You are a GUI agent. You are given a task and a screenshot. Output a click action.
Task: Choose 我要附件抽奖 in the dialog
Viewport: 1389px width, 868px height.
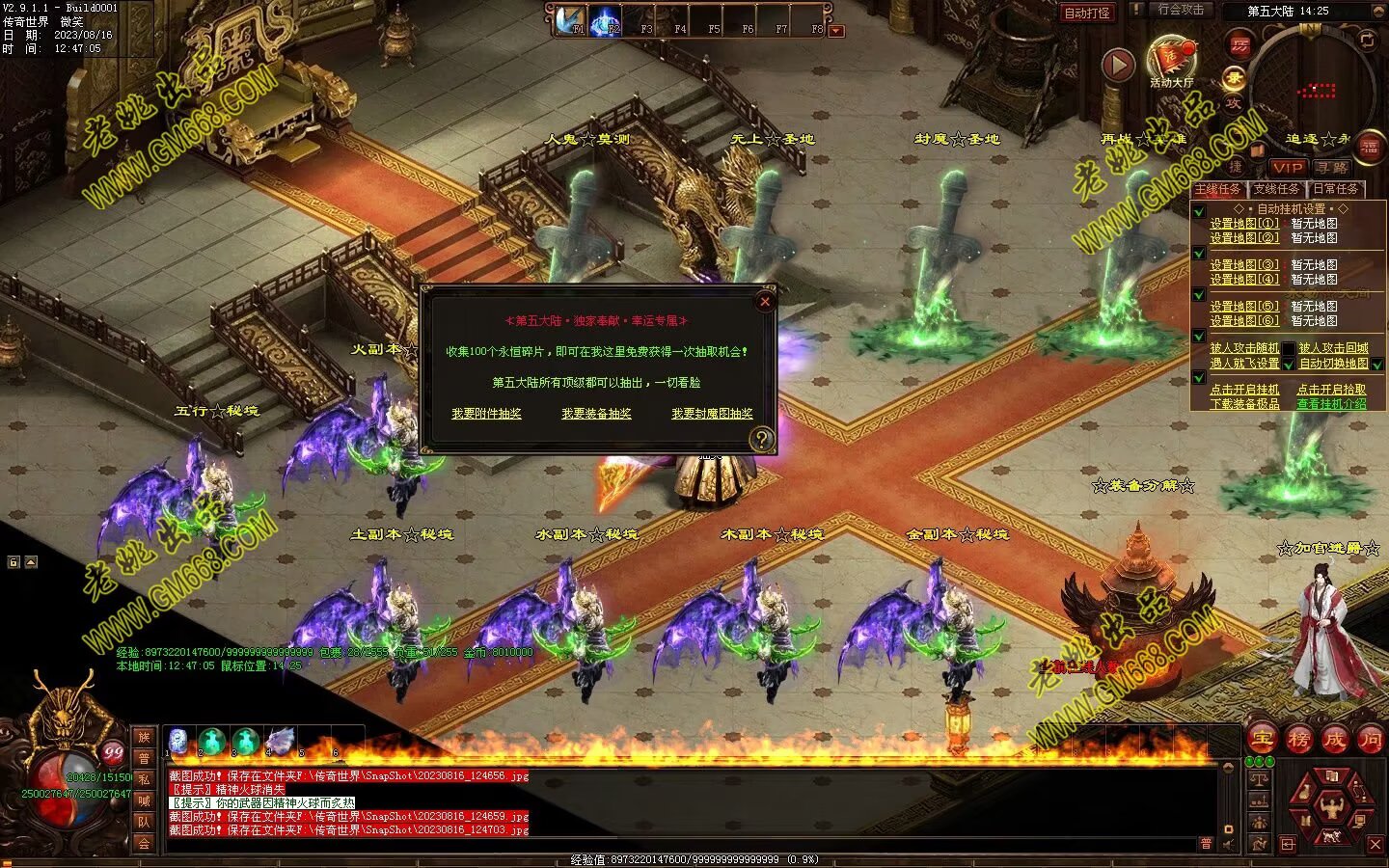click(486, 414)
